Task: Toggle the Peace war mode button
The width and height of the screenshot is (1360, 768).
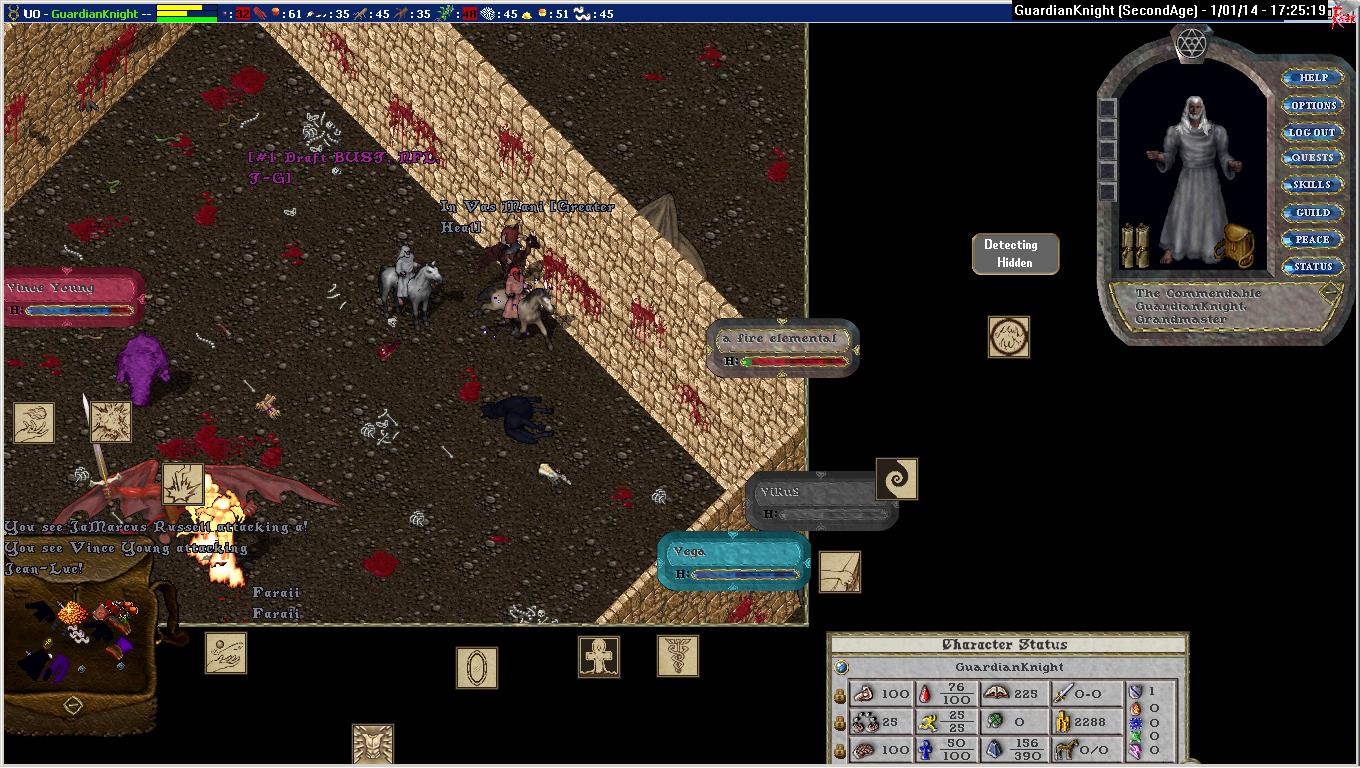Action: click(1312, 239)
